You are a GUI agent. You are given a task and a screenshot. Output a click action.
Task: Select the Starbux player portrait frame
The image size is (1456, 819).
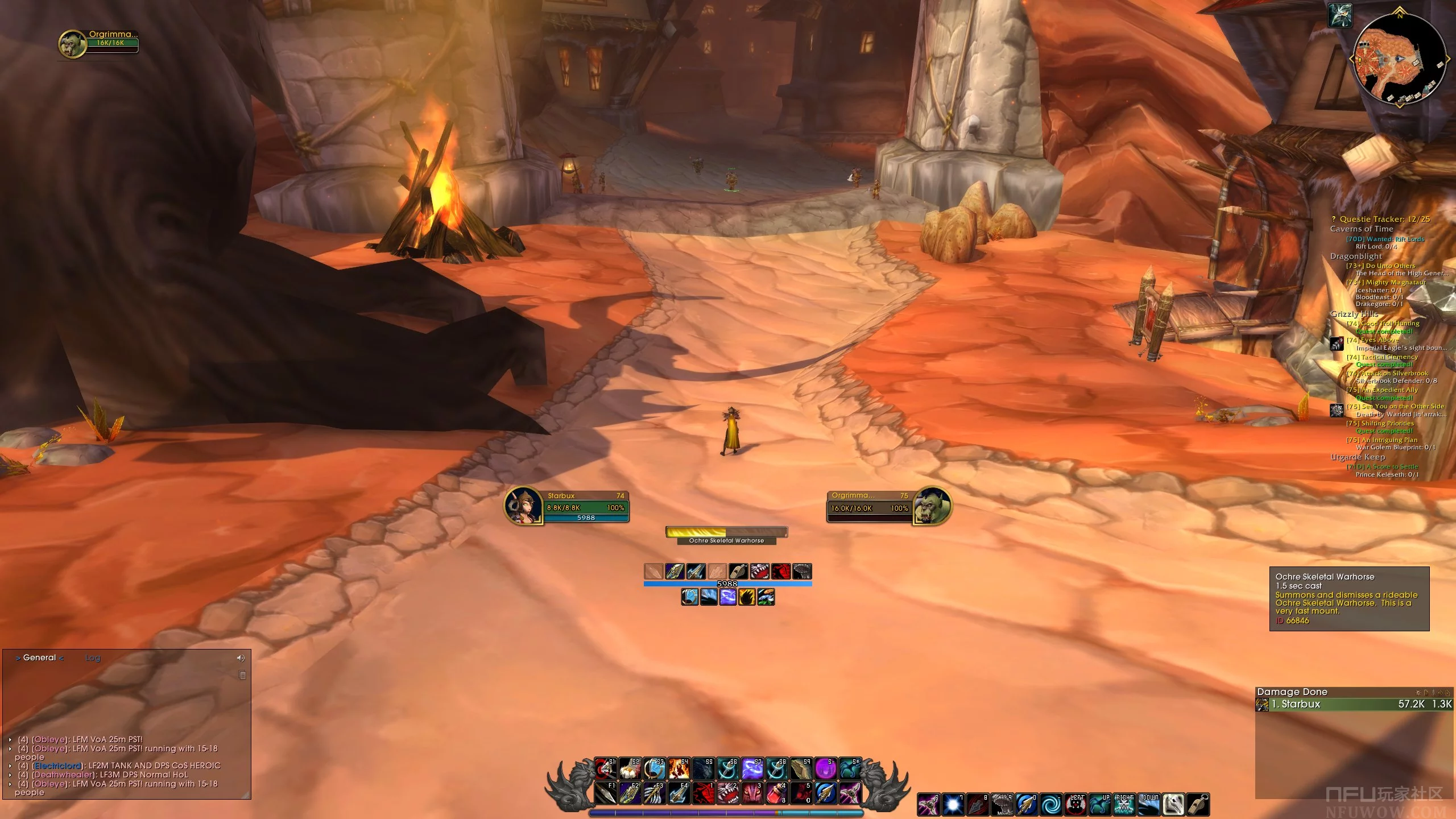click(x=523, y=506)
